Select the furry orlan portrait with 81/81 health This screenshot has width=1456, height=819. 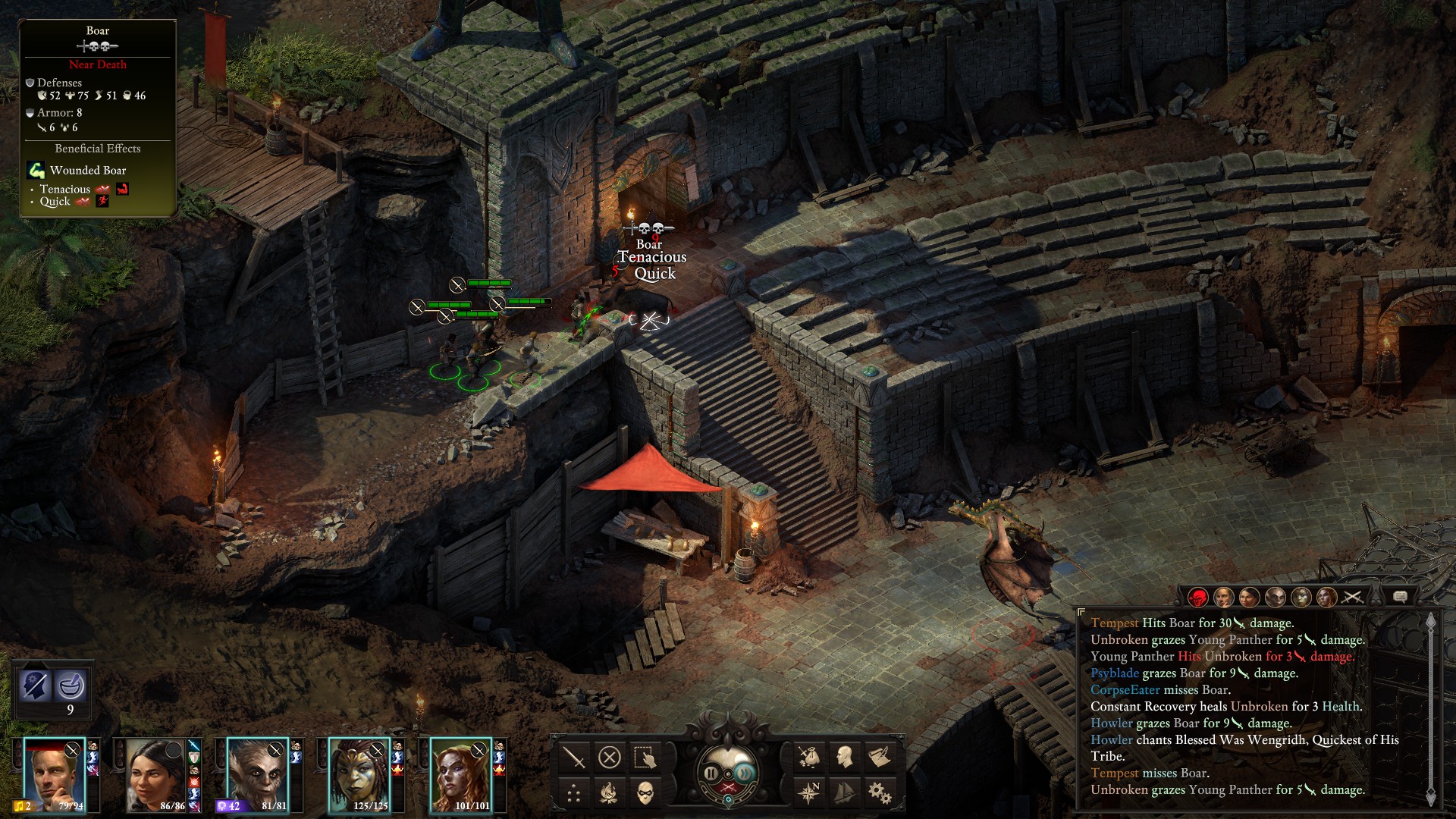click(x=257, y=775)
